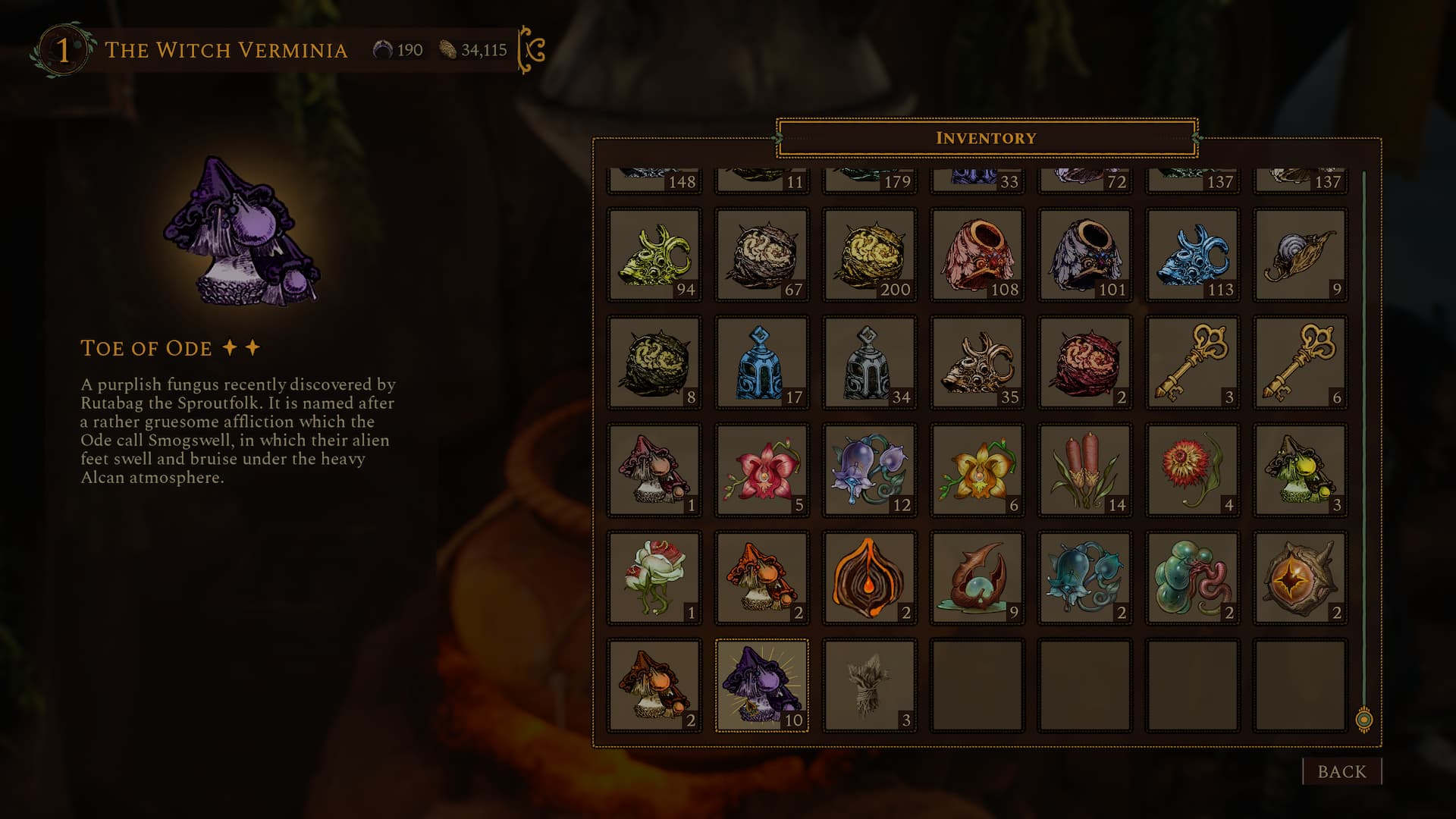Viewport: 1456px width, 819px height.
Task: Choose the dried herb bundle slot
Action: pos(869,685)
